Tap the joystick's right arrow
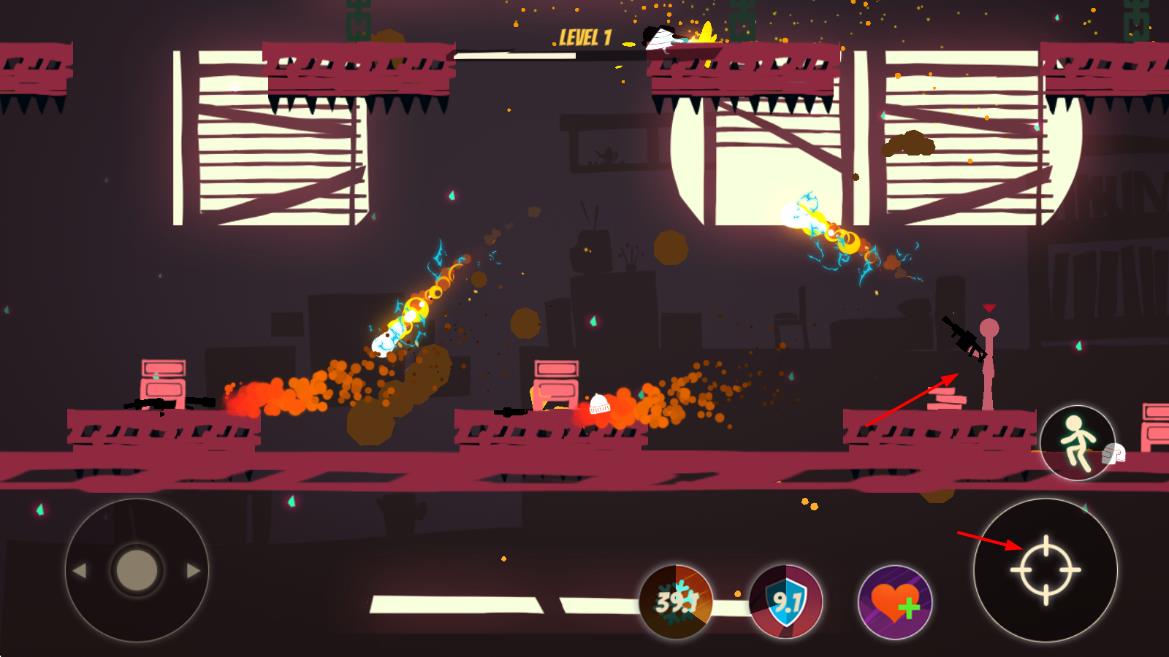This screenshot has width=1169, height=657. pyautogui.click(x=193, y=571)
